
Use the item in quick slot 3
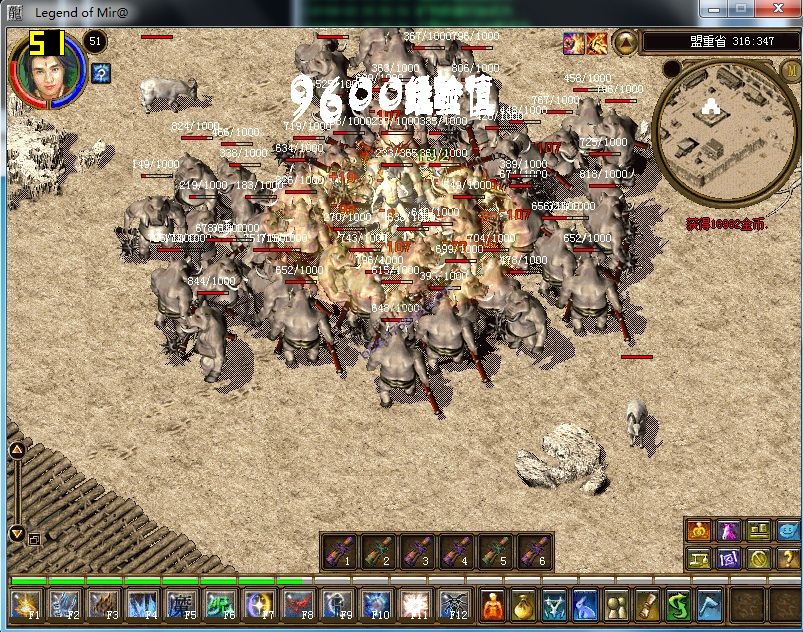pyautogui.click(x=419, y=552)
